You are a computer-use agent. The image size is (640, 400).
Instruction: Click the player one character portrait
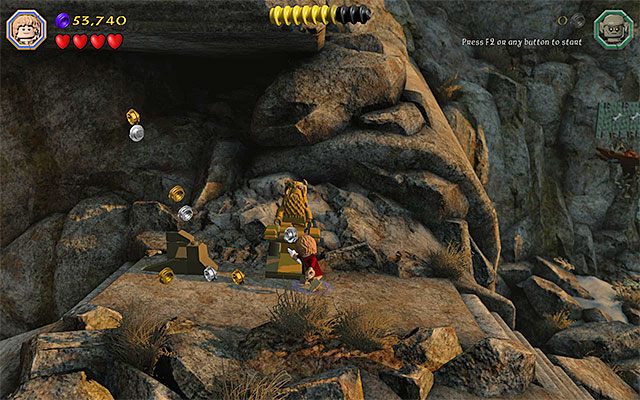25,28
